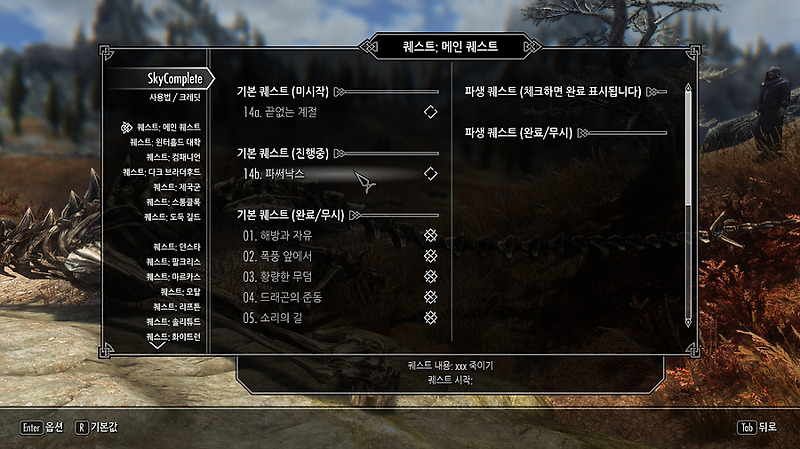This screenshot has height=449, width=800.
Task: Uncheck the 03. 황량한 무덤 quest
Action: click(431, 276)
